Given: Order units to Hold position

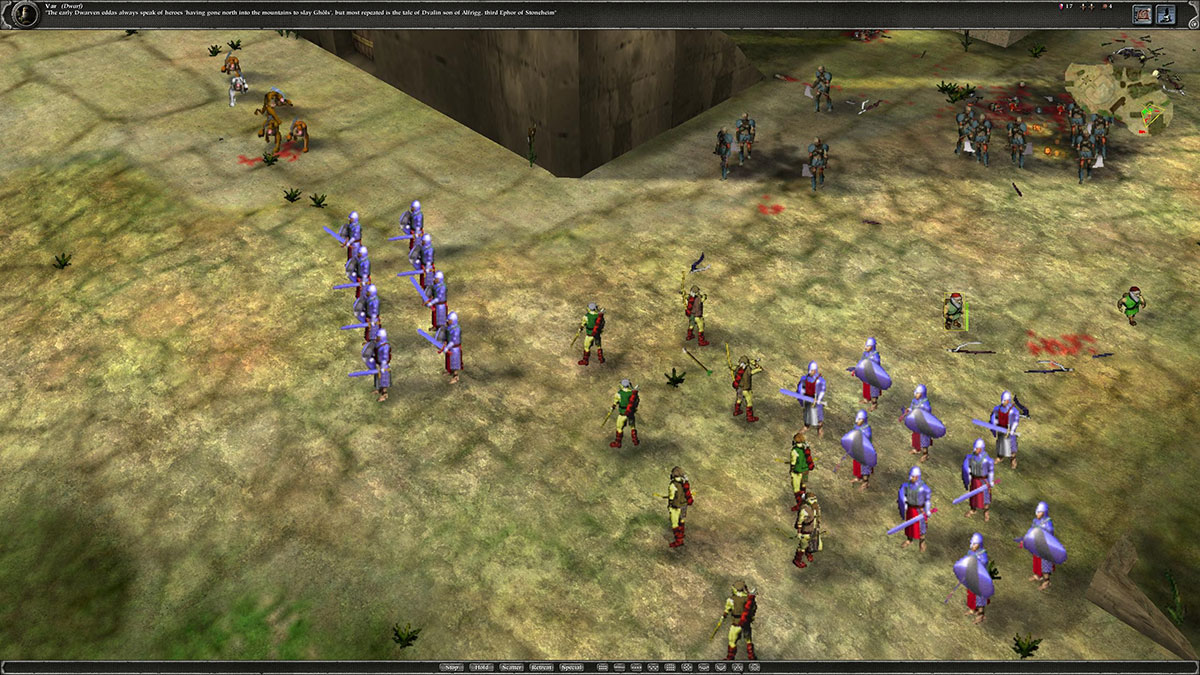Looking at the screenshot, I should 482,667.
